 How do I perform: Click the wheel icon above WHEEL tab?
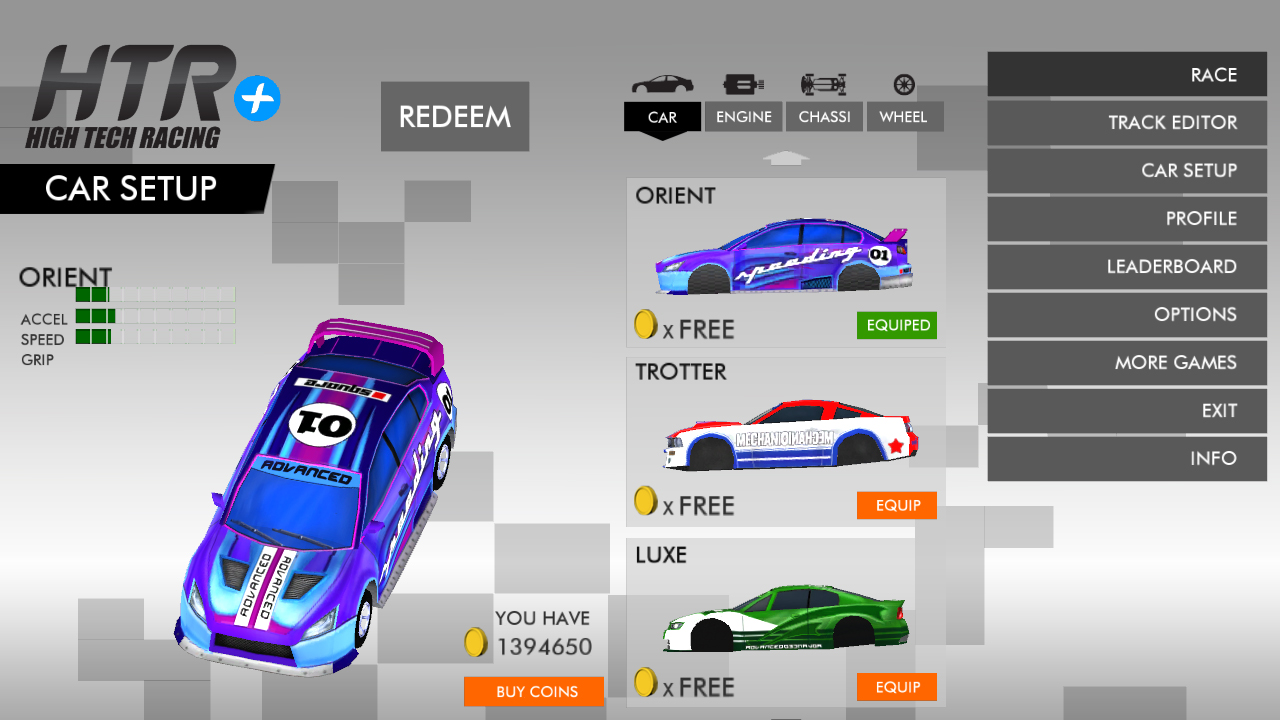coord(904,83)
